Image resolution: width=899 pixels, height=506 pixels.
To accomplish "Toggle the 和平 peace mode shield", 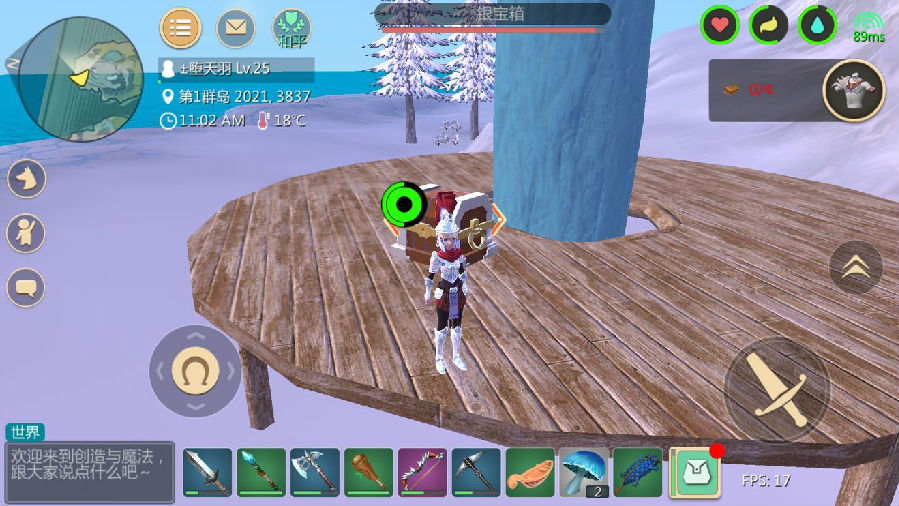I will coord(292,26).
